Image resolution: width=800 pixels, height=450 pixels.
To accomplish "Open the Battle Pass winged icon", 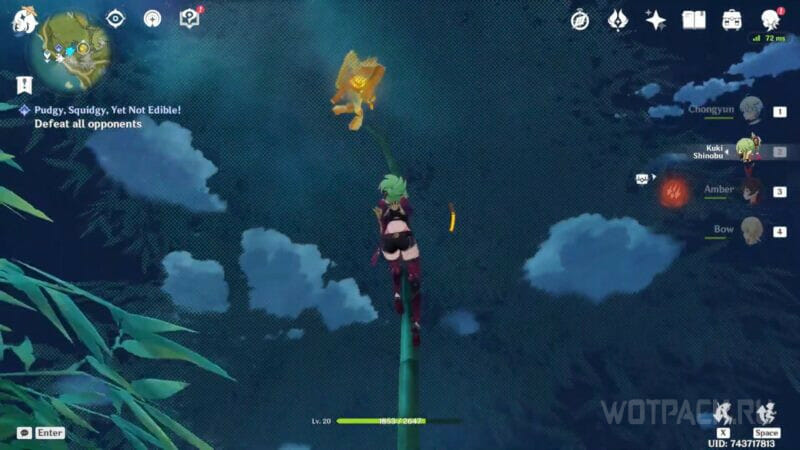I will [618, 20].
